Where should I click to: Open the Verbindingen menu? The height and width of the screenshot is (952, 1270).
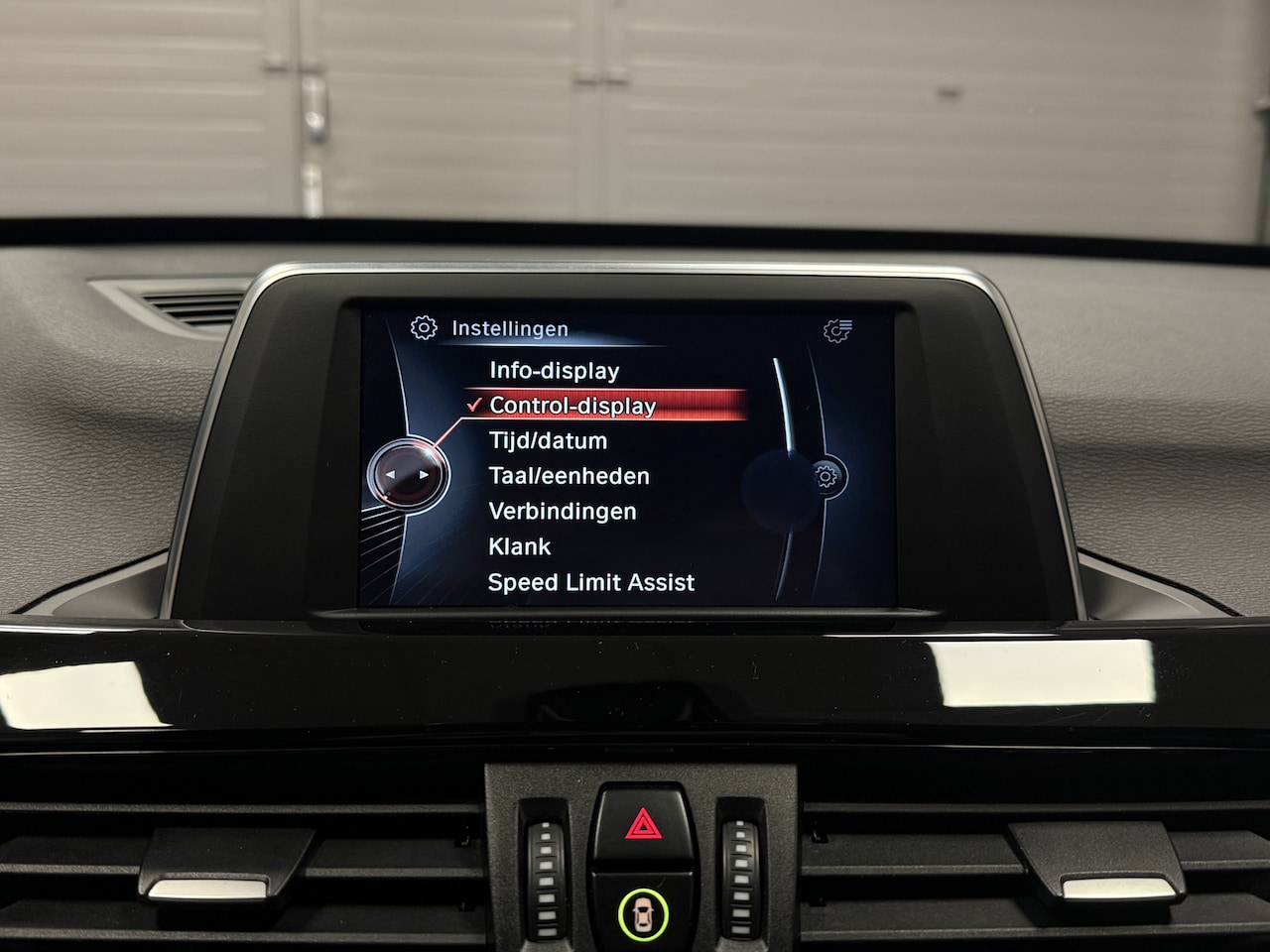563,512
